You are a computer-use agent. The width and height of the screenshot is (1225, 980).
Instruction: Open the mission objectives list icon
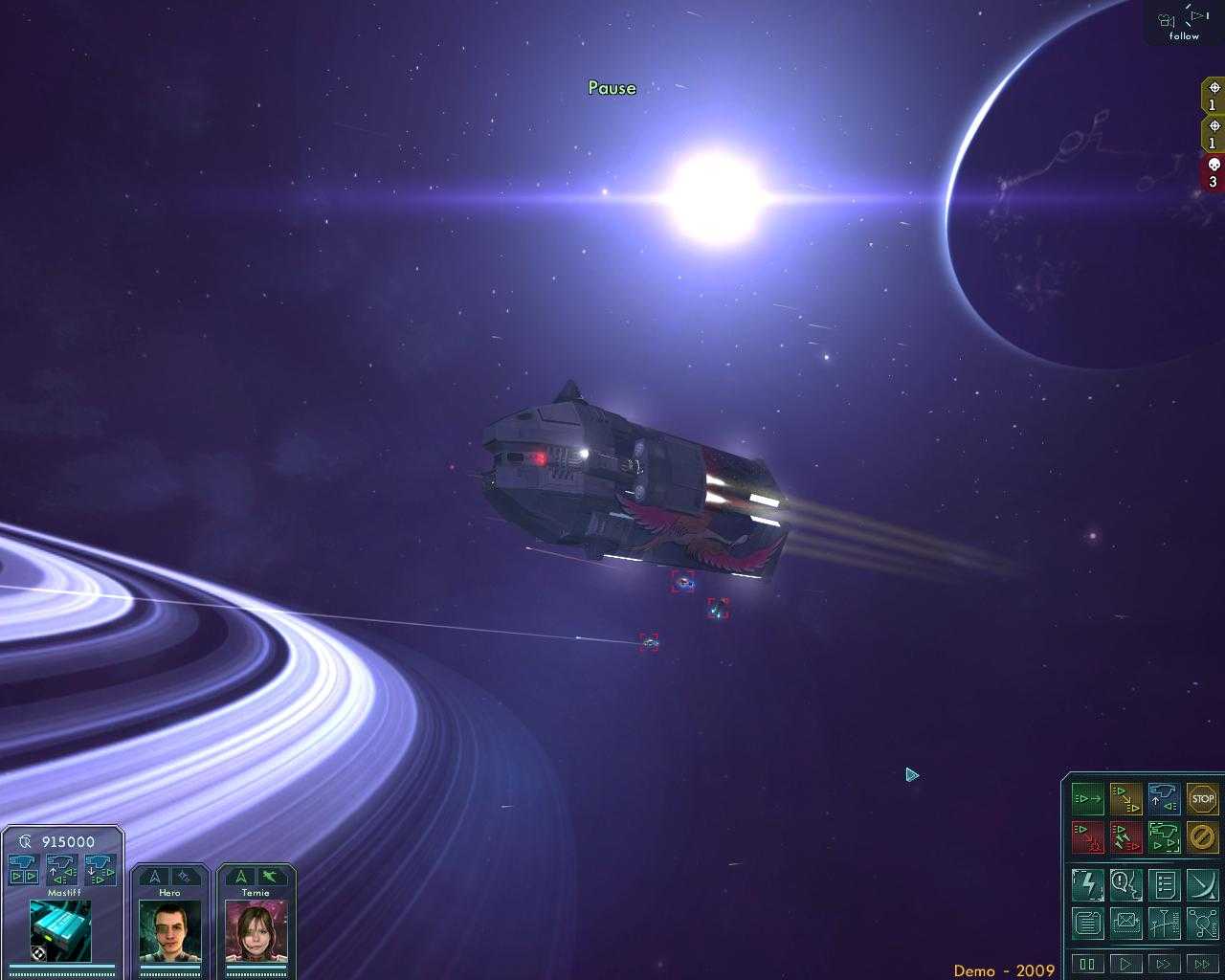tap(1163, 885)
